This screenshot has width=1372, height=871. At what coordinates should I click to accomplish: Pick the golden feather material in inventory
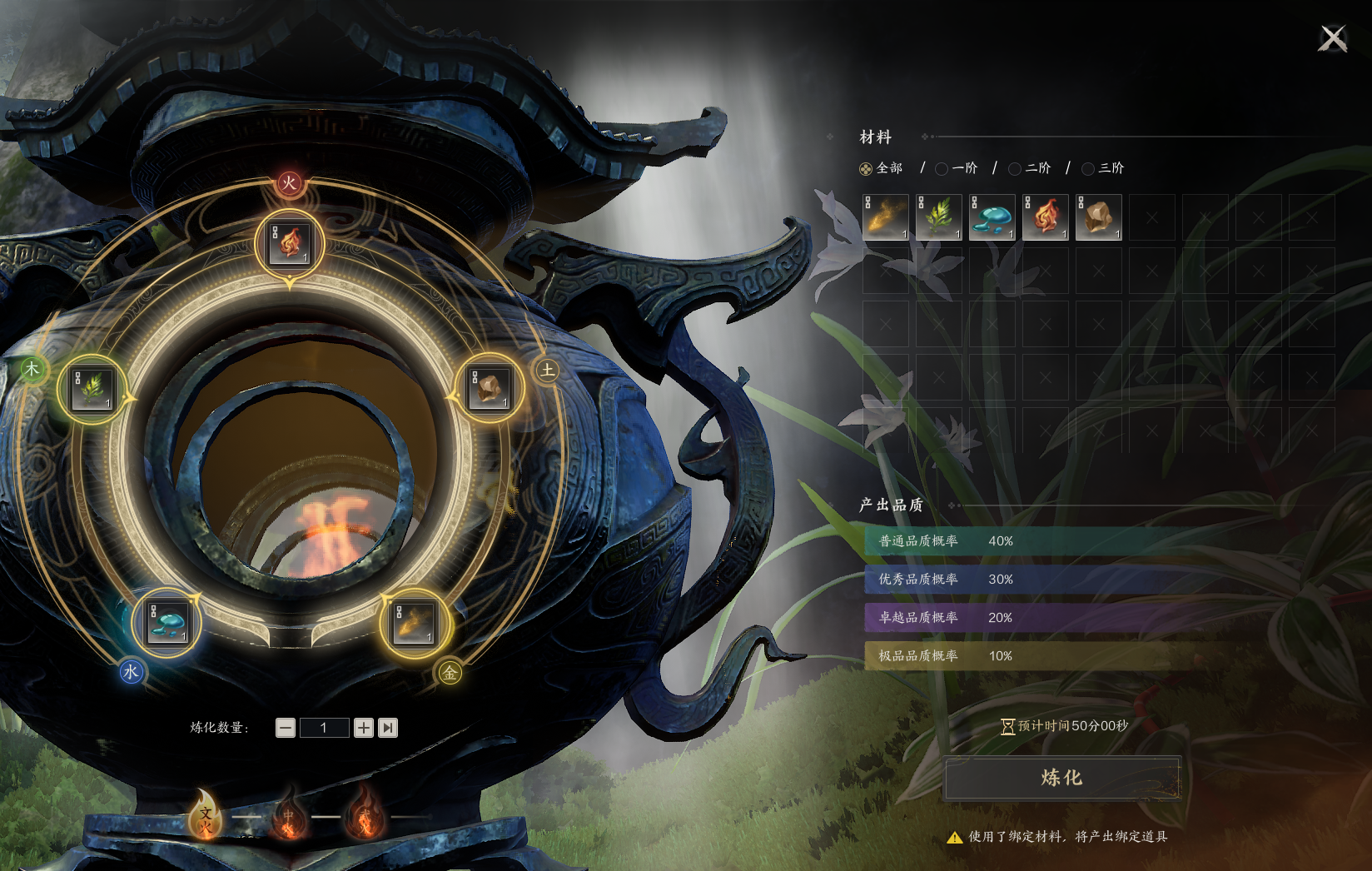click(x=886, y=217)
